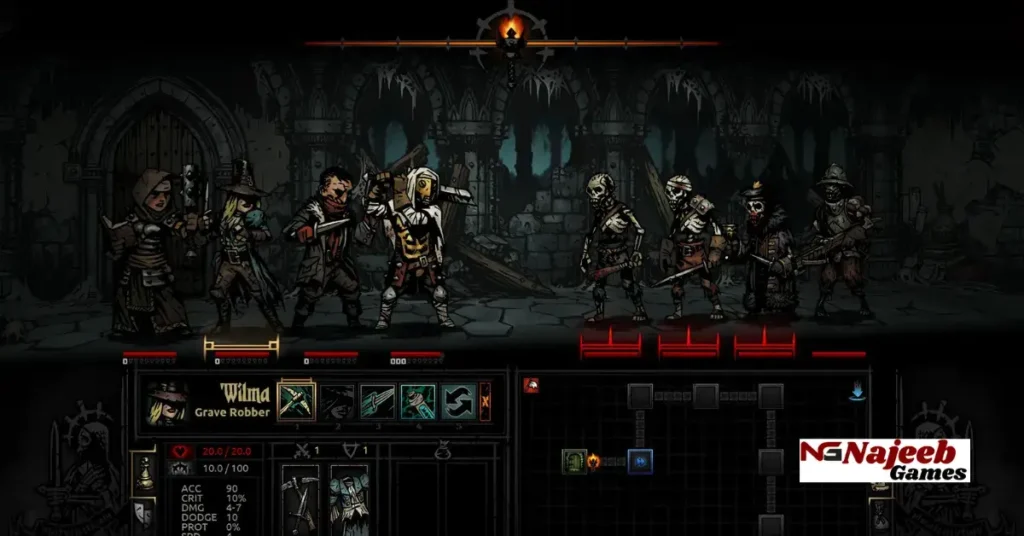
Task: Click Wilma's Grave Robber portrait
Action: 165,402
